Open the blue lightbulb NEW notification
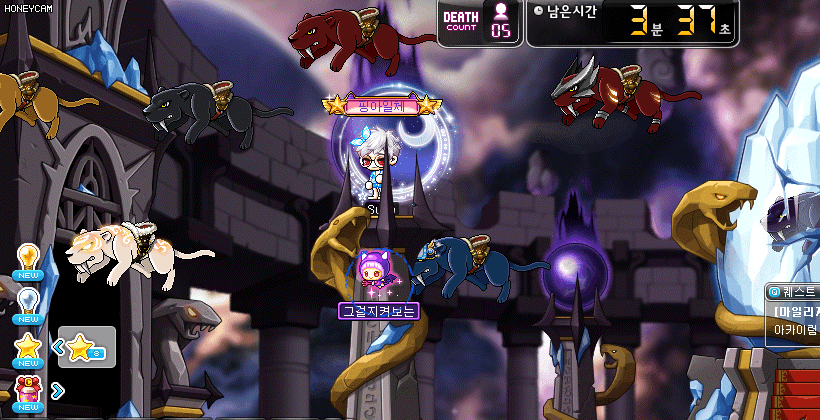Viewport: 820px width, 420px height. [27, 302]
